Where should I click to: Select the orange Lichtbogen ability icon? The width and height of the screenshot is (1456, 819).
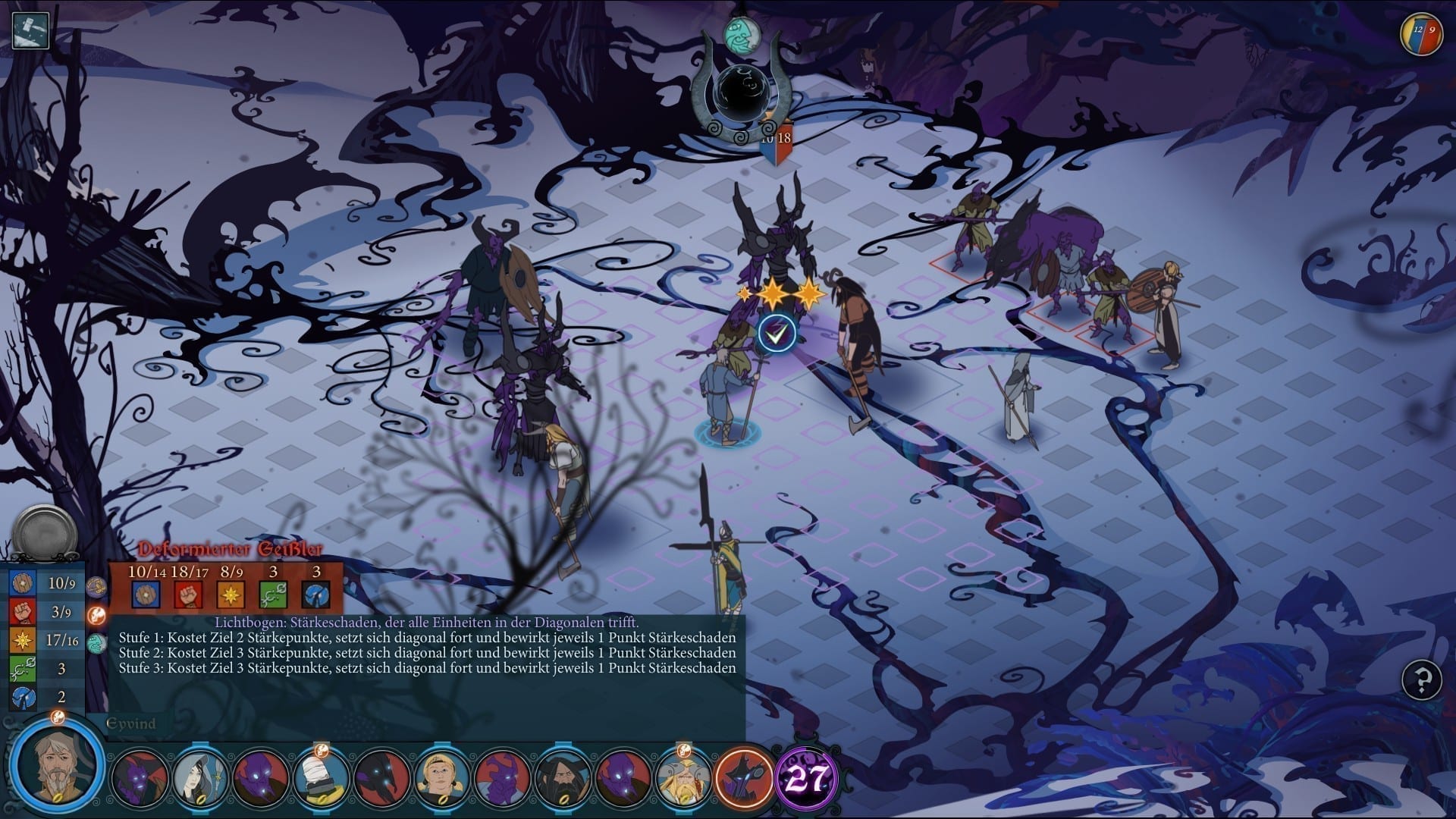(x=97, y=614)
